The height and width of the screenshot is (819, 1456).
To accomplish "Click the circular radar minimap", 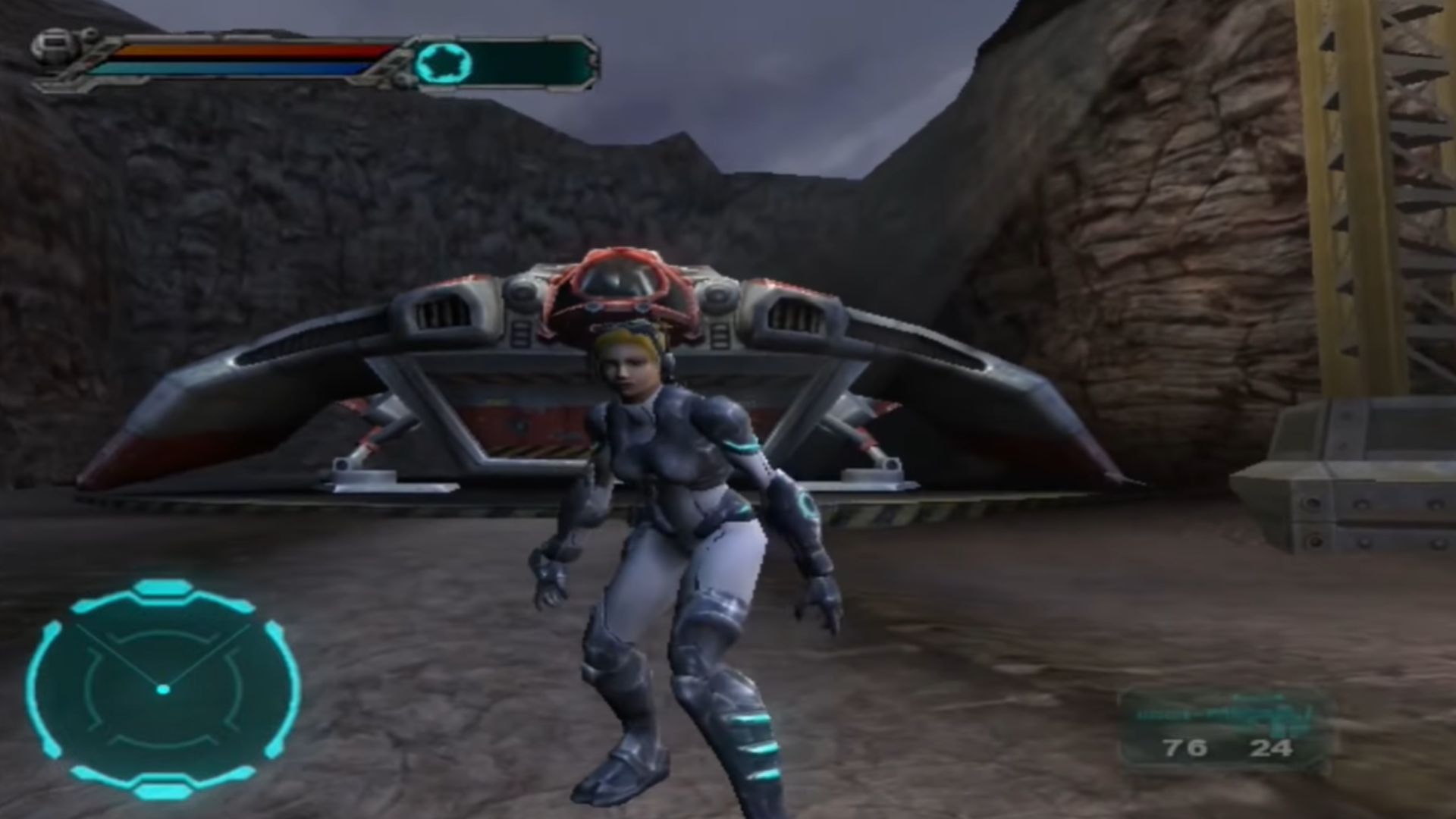I will click(x=163, y=689).
